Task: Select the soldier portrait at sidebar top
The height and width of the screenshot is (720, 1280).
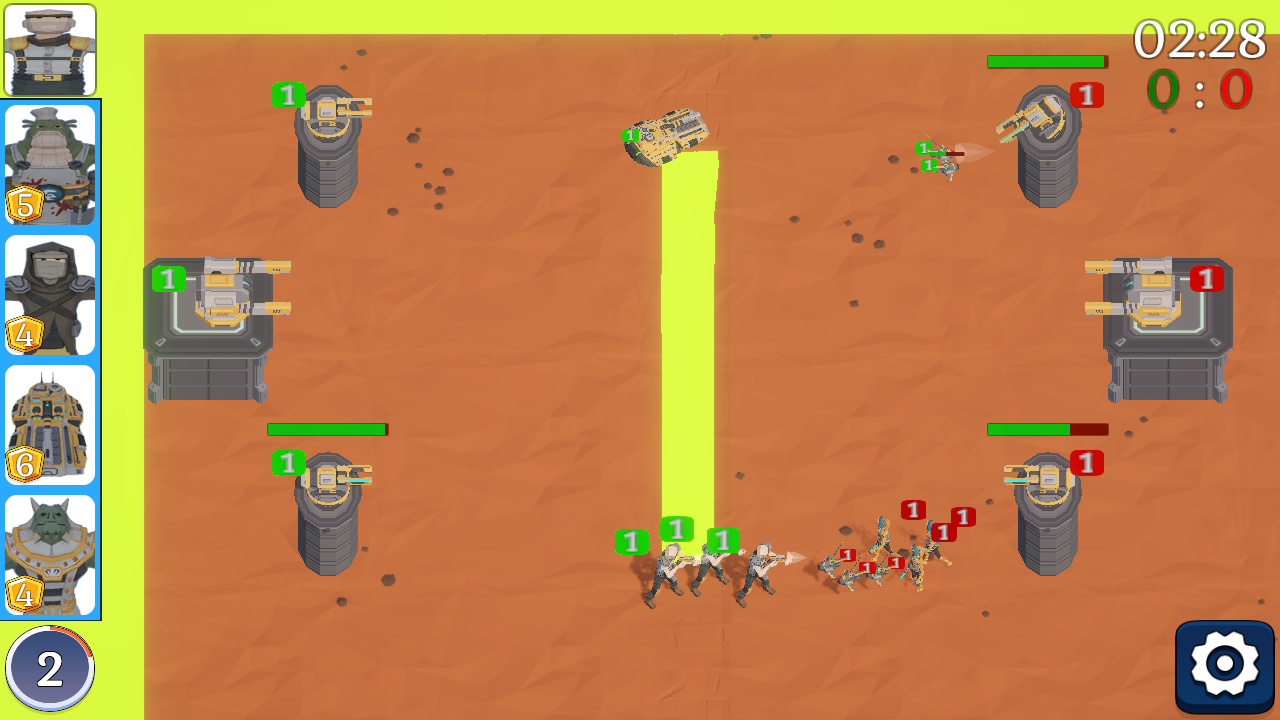Action: point(48,50)
